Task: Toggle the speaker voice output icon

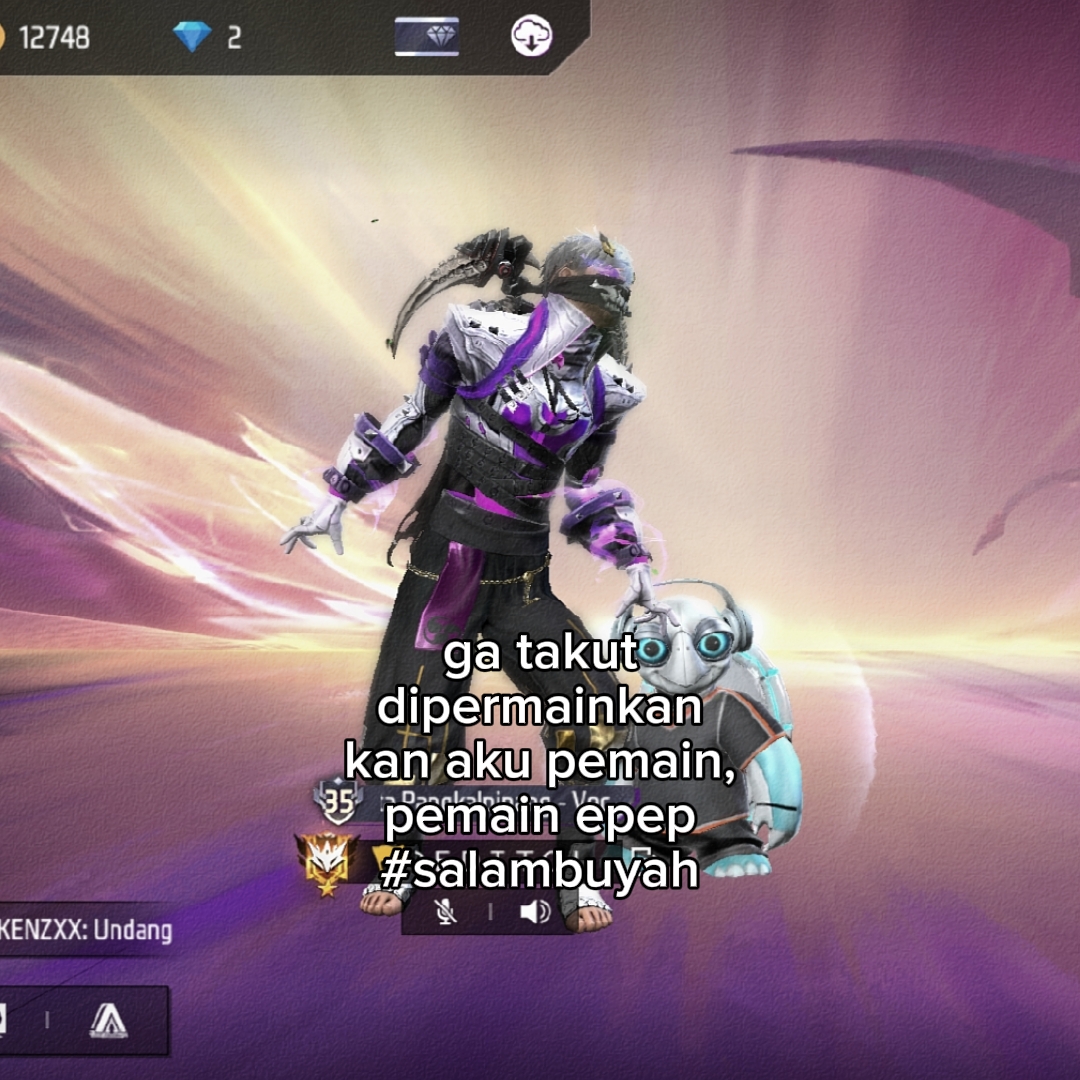Action: pos(535,911)
